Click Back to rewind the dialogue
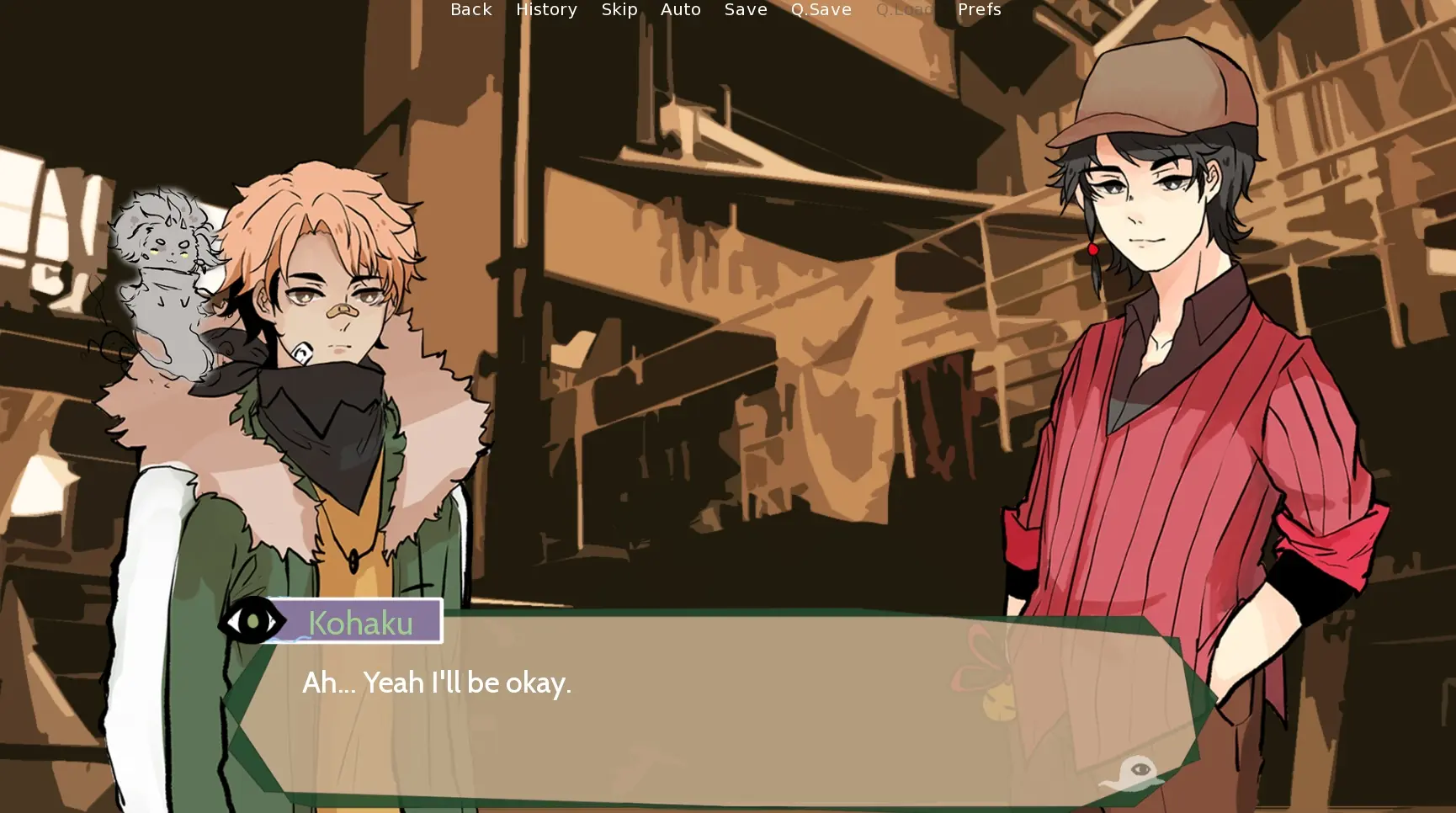This screenshot has width=1456, height=813. pos(470,10)
